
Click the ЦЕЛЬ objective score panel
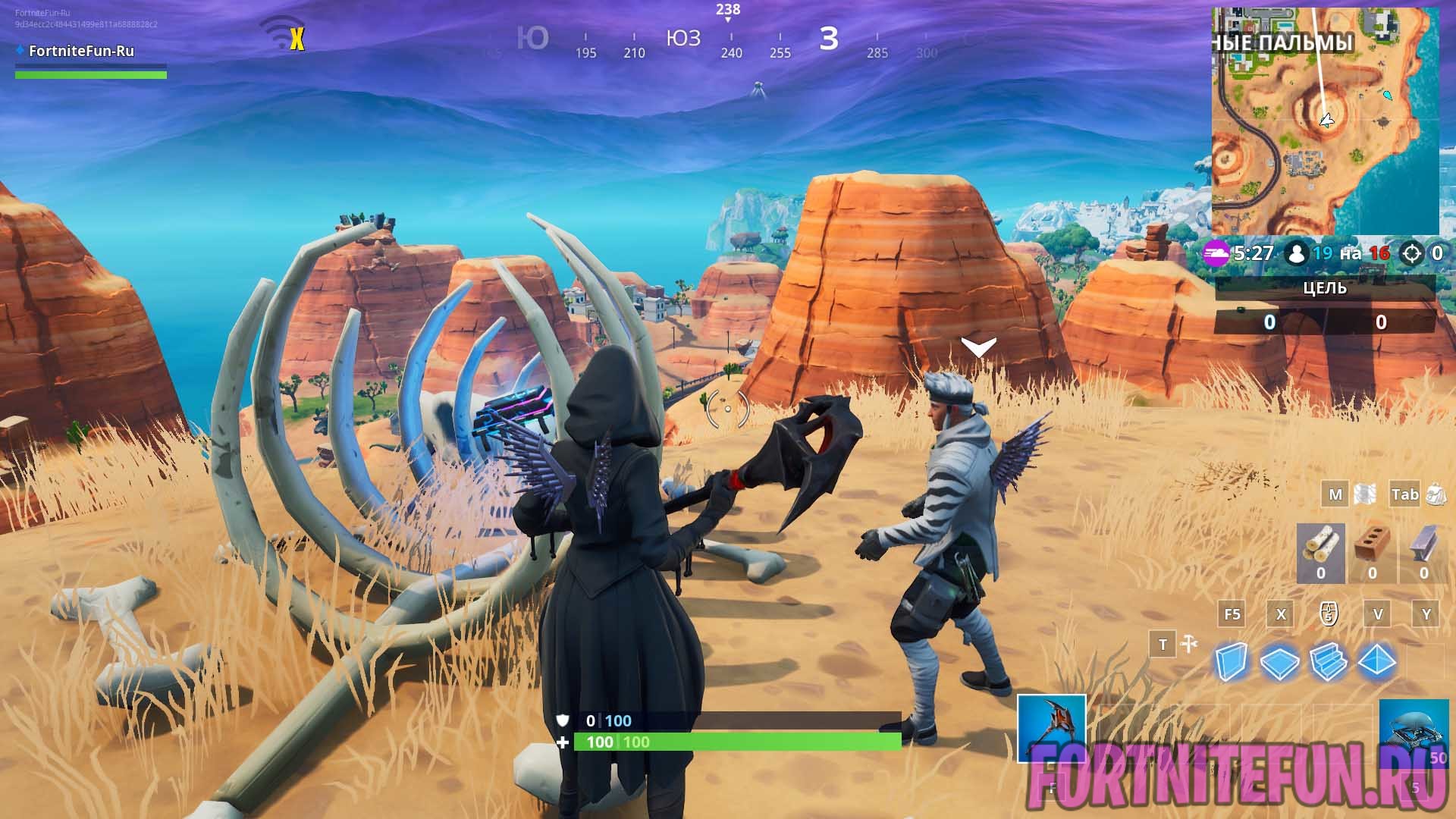1325,305
